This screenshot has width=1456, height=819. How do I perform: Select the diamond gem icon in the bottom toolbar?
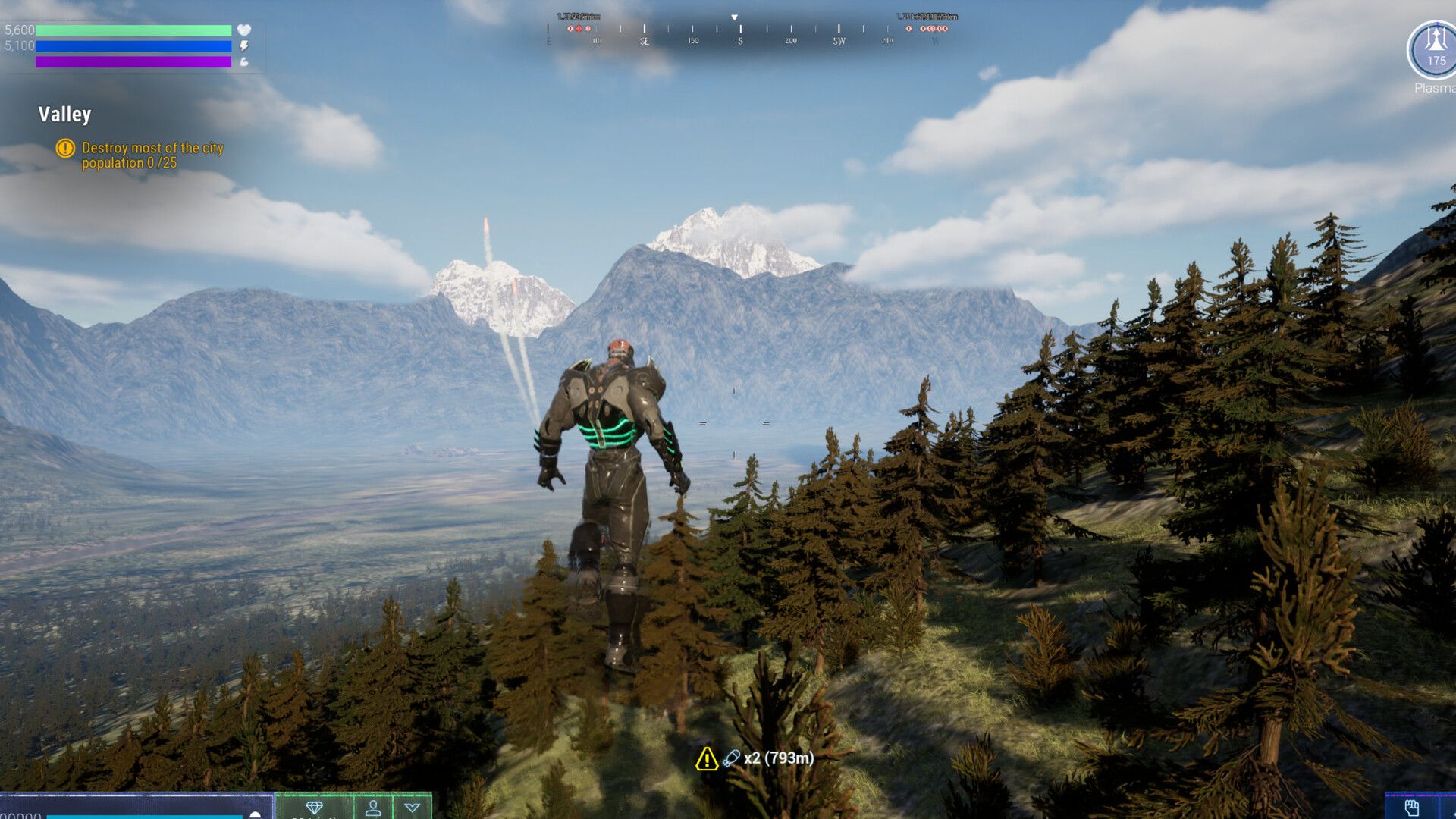click(x=315, y=808)
